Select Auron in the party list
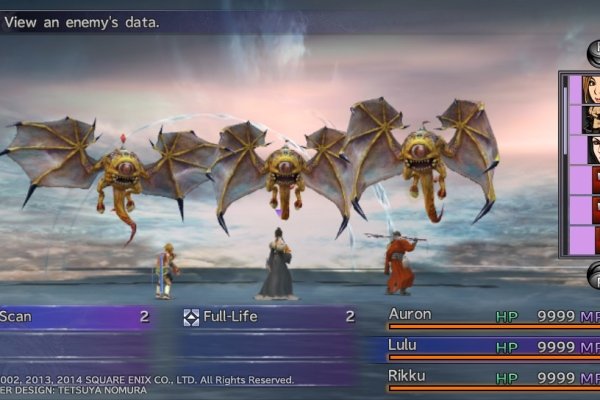This screenshot has width=600, height=400. tap(410, 315)
